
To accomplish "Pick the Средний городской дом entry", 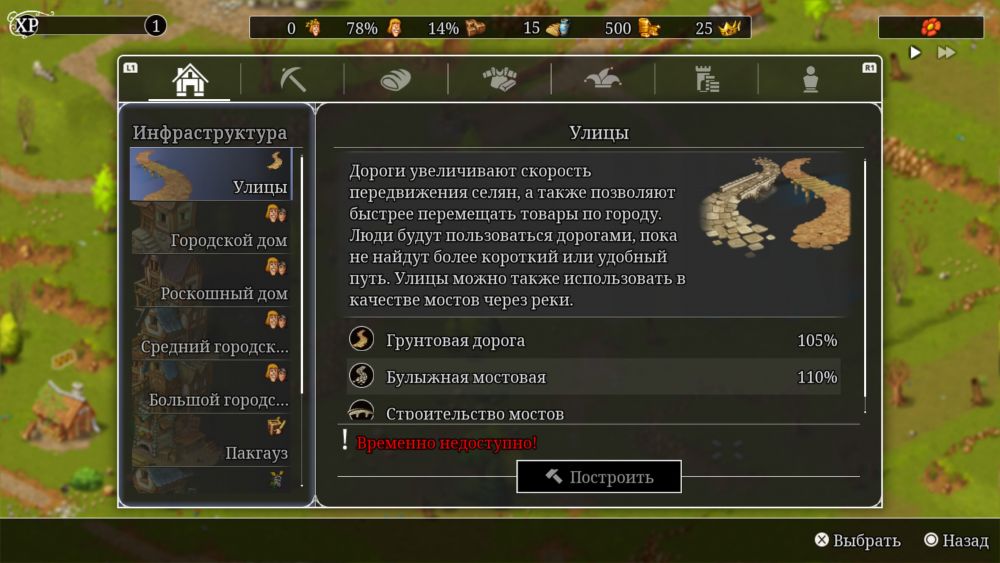I will tap(211, 335).
